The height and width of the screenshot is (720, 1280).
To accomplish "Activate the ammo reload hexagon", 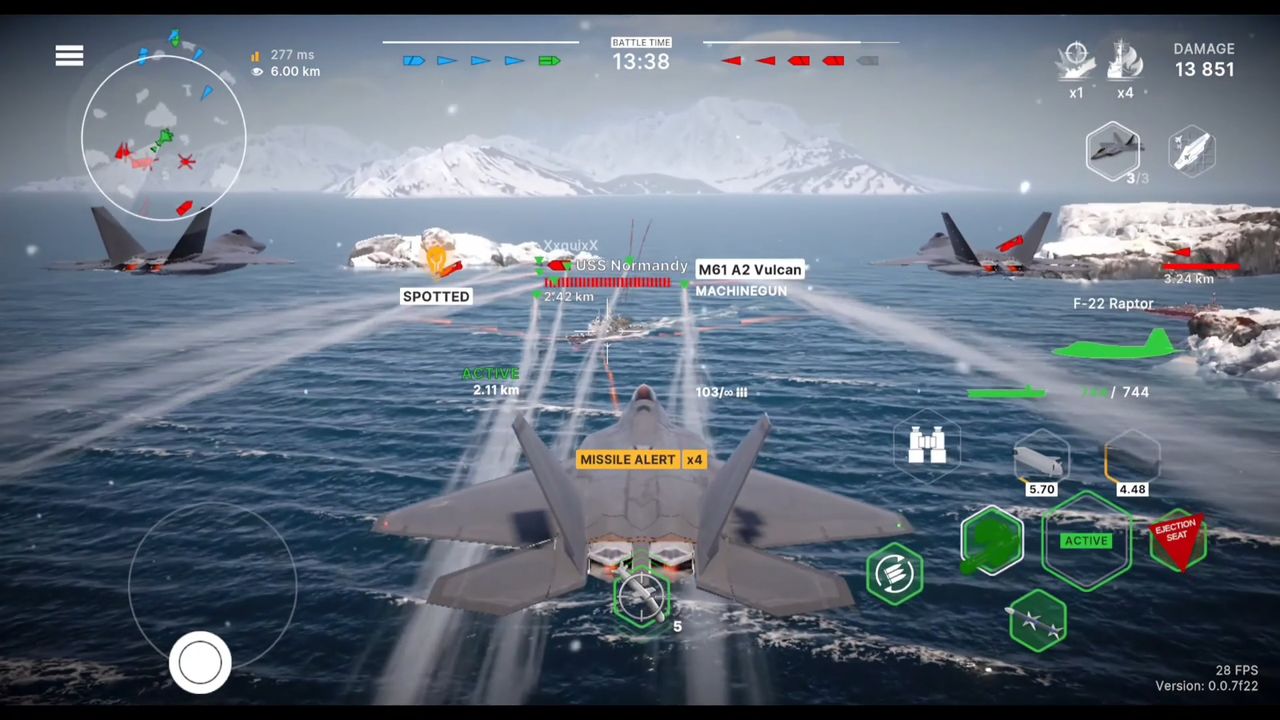I will pos(895,573).
